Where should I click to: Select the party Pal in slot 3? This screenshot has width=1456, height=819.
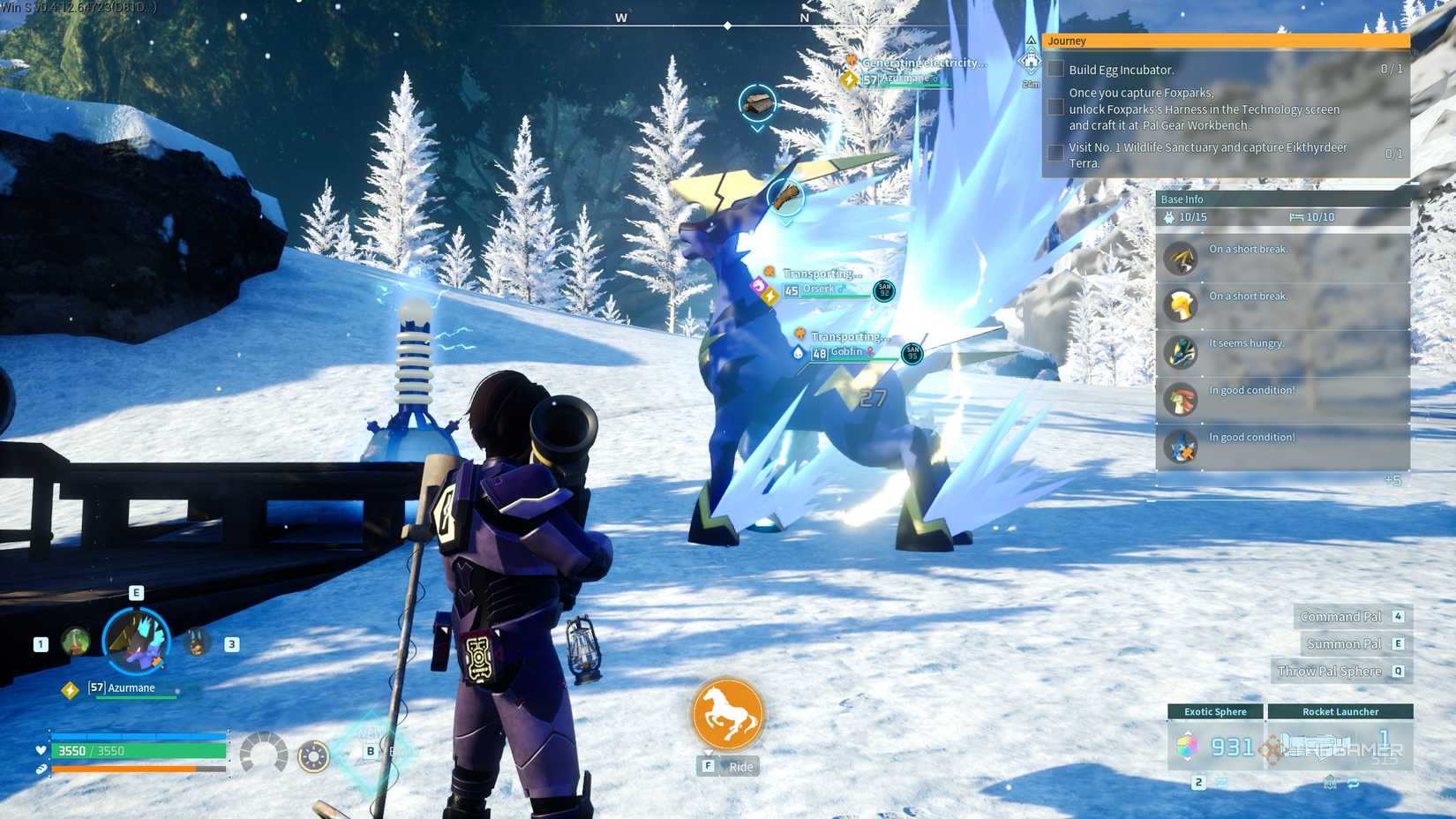coord(194,642)
